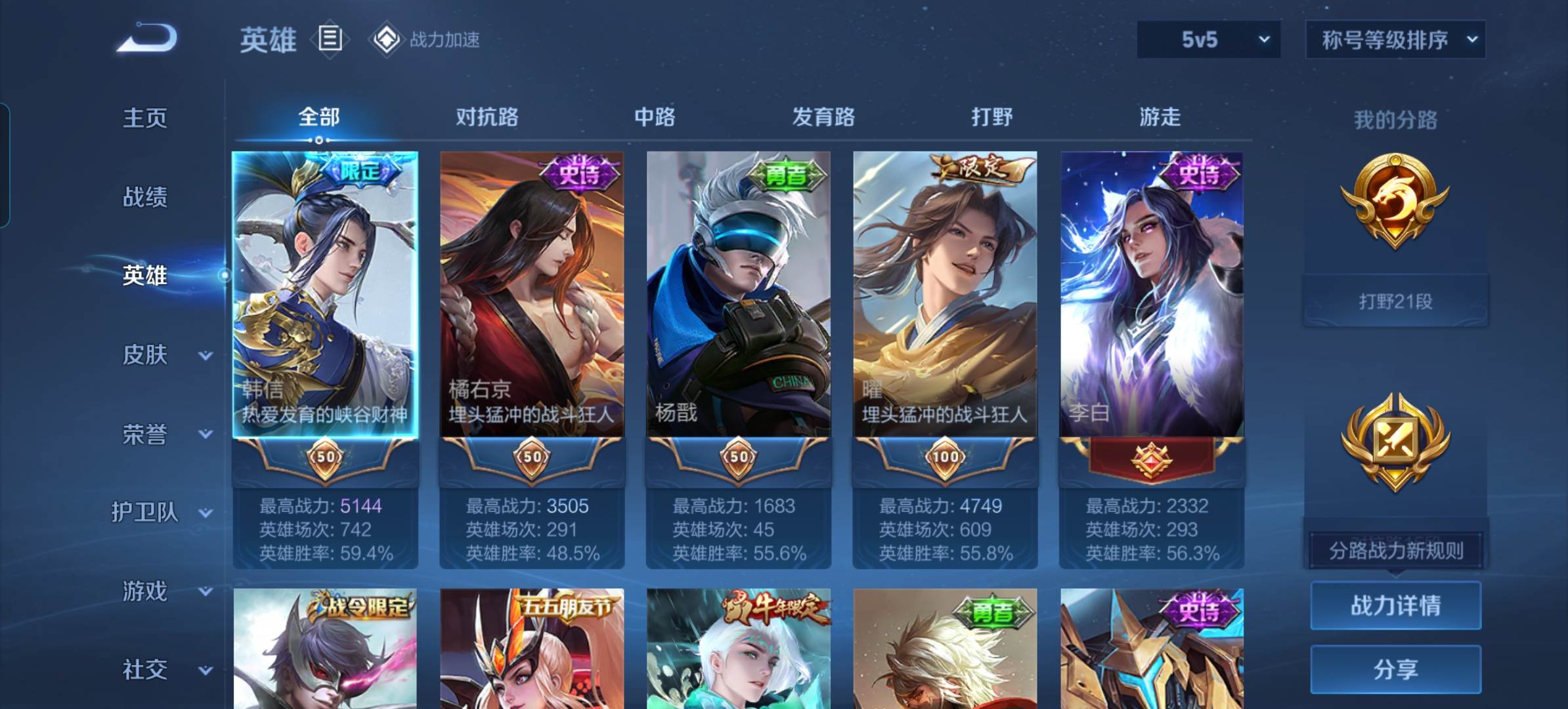Click the back arrow button
1568x709 pixels.
coord(148,38)
